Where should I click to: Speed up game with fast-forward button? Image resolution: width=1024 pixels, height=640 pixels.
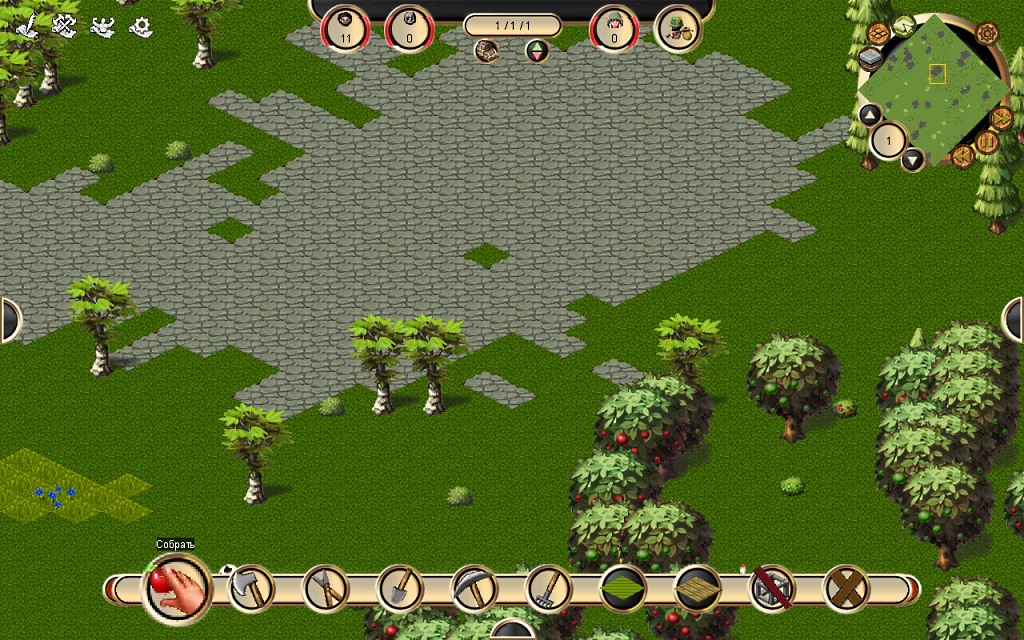[1001, 117]
